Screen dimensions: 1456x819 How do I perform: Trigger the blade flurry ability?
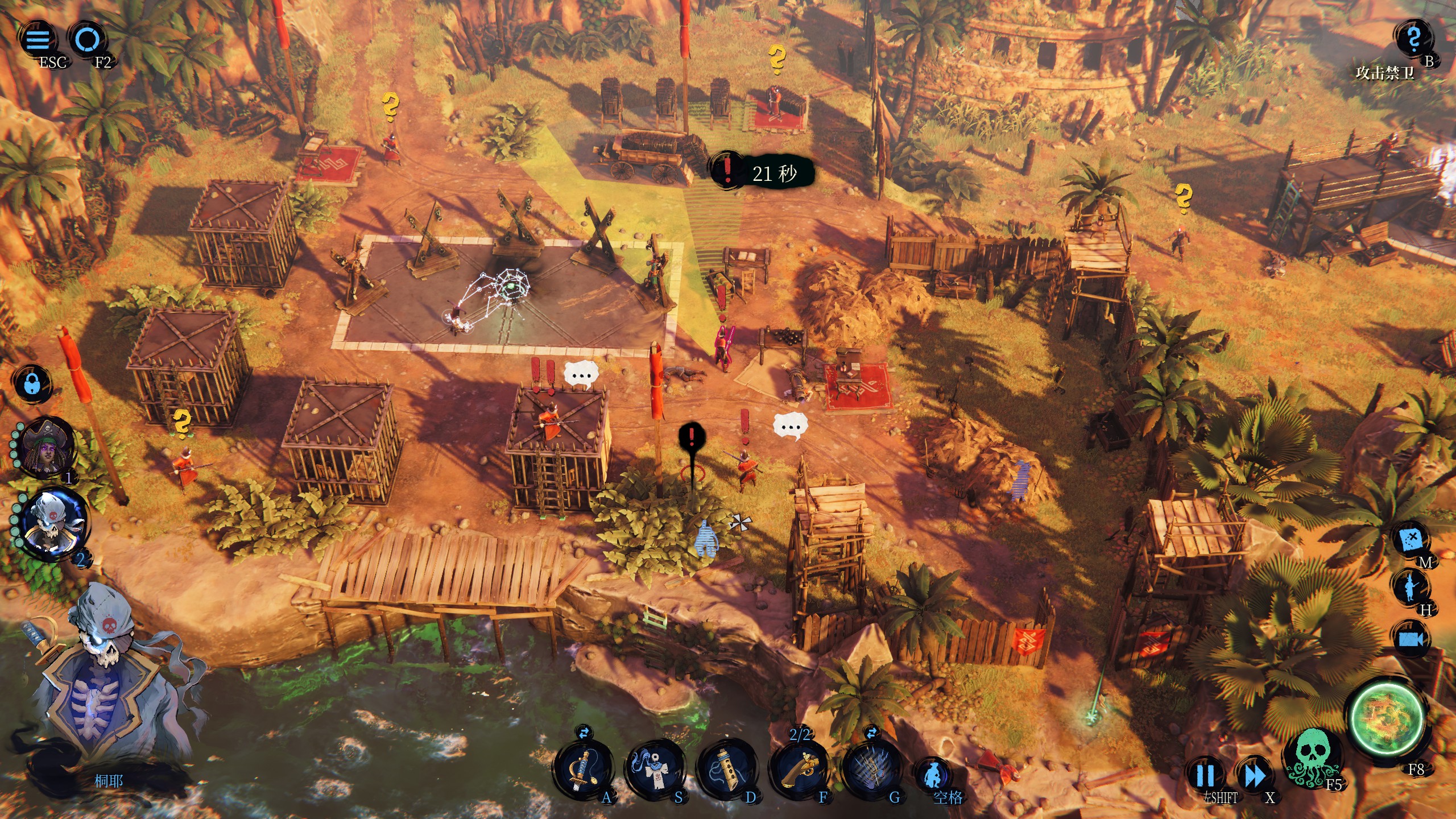[x=872, y=769]
